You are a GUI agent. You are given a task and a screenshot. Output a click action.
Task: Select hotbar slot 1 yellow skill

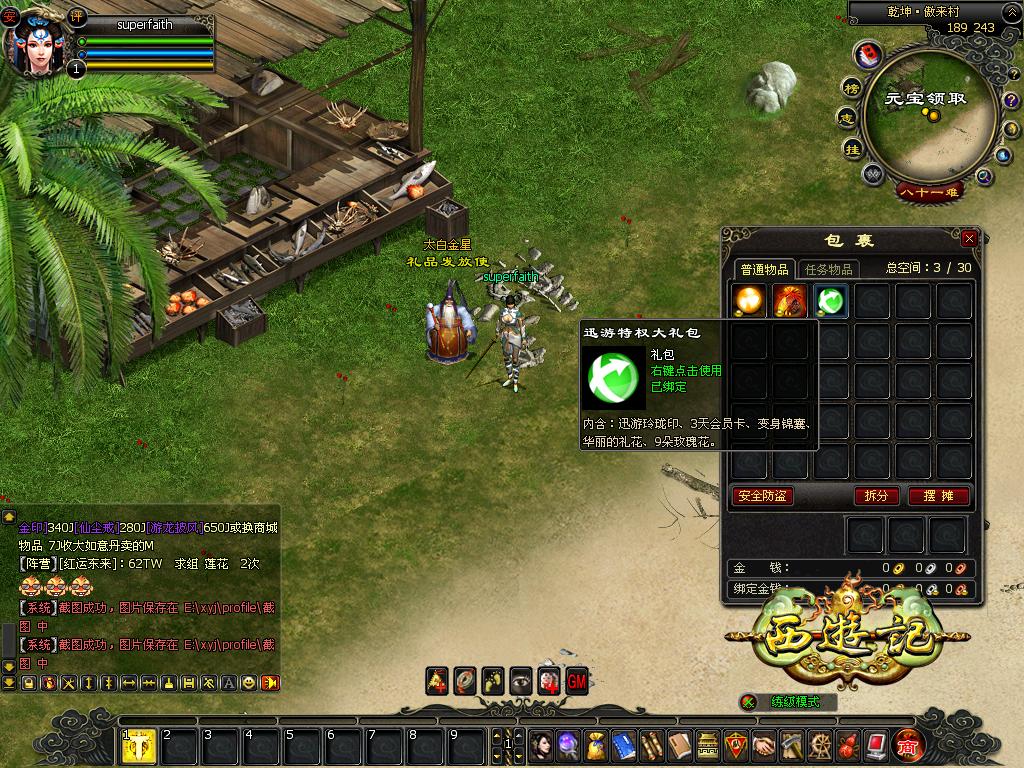pyautogui.click(x=138, y=746)
